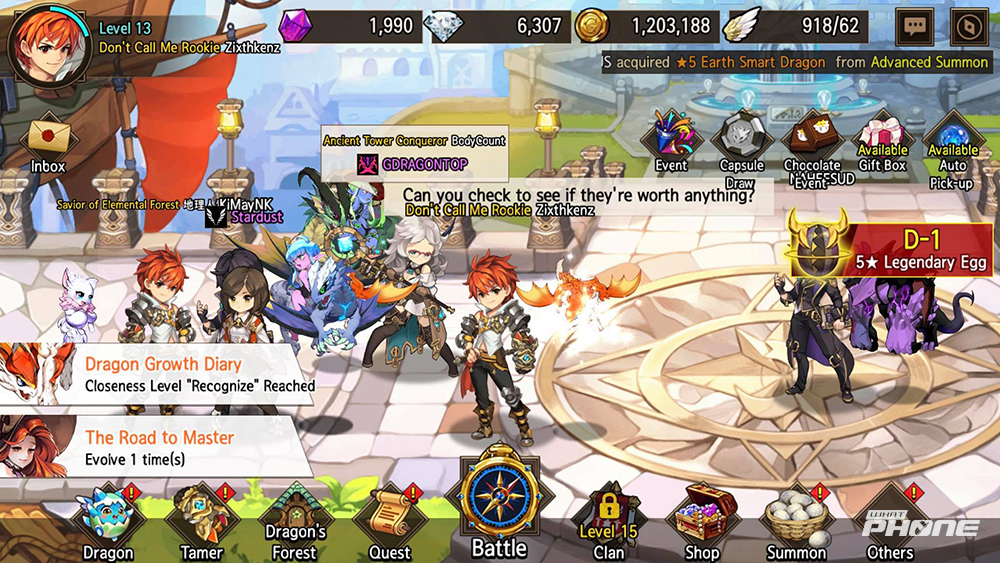1000x563 pixels.
Task: Open the Summon egg basket
Action: pos(796,520)
